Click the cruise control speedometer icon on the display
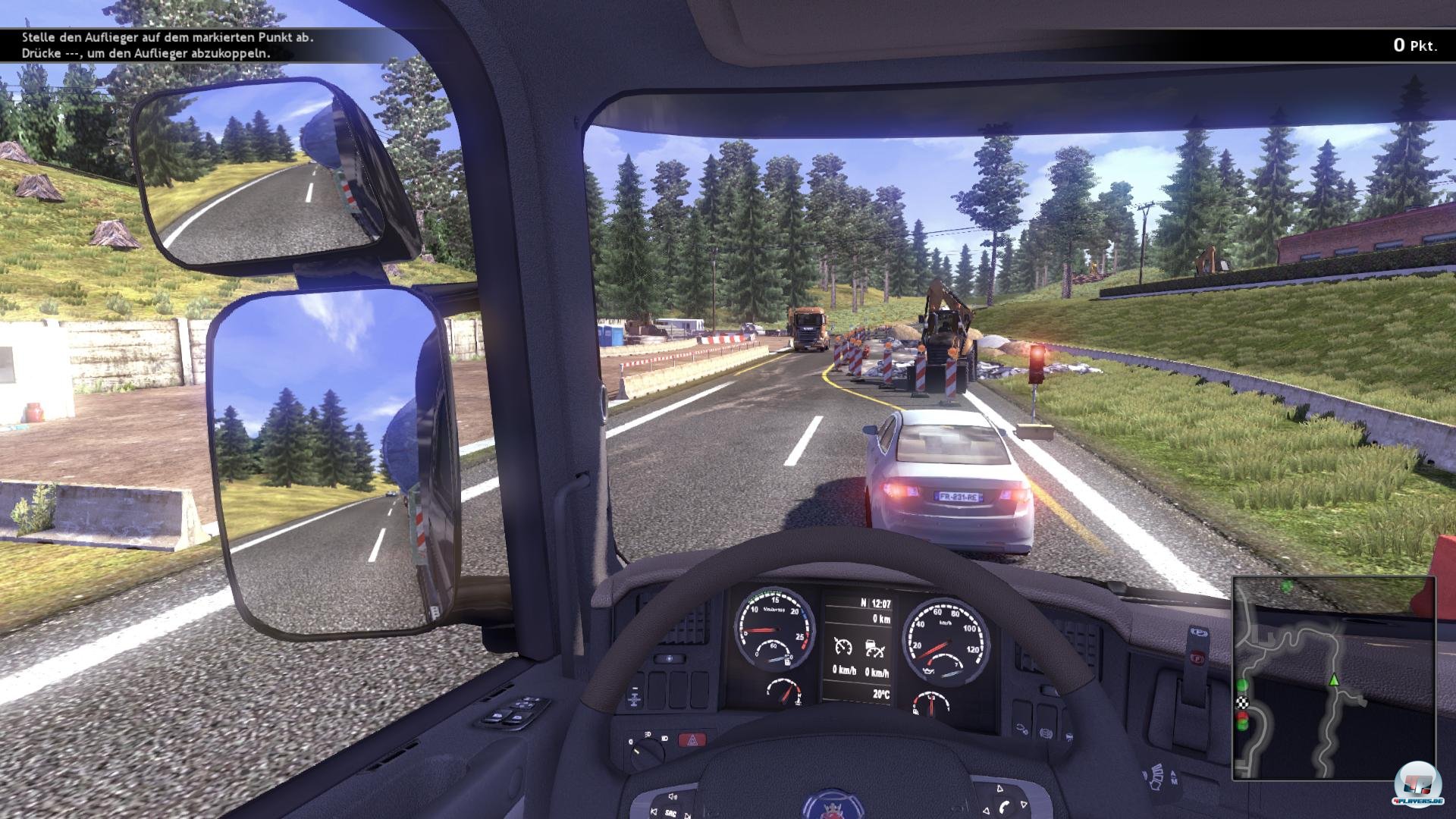Image resolution: width=1456 pixels, height=819 pixels. click(x=843, y=648)
